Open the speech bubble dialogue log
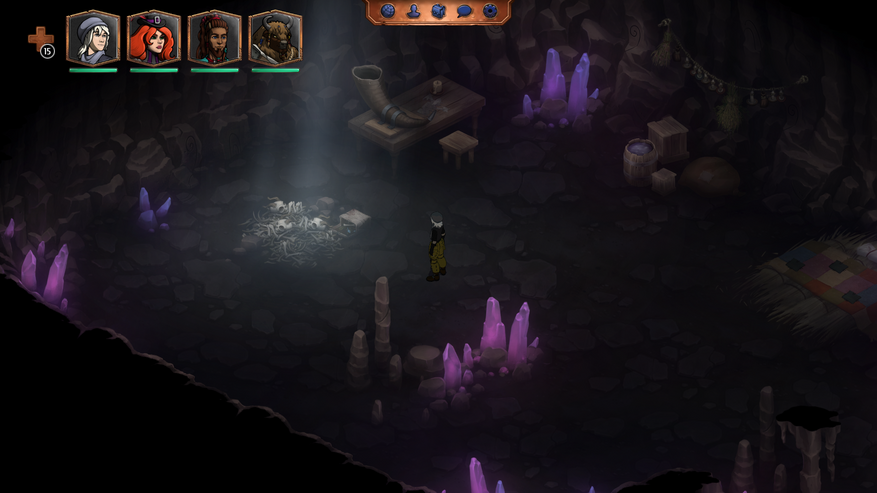Image resolution: width=877 pixels, height=493 pixels. click(464, 11)
